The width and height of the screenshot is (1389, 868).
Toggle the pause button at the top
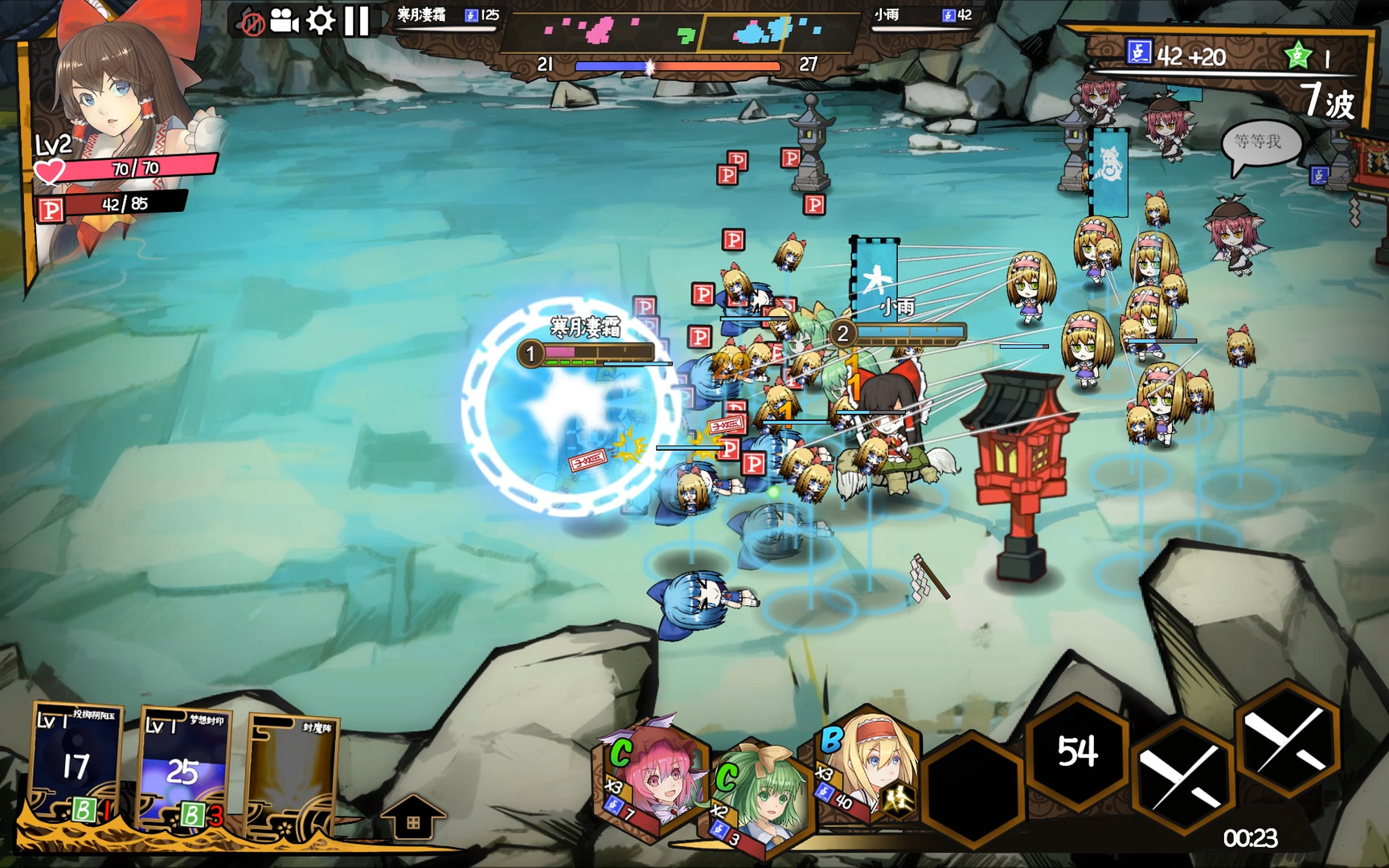pos(356,22)
